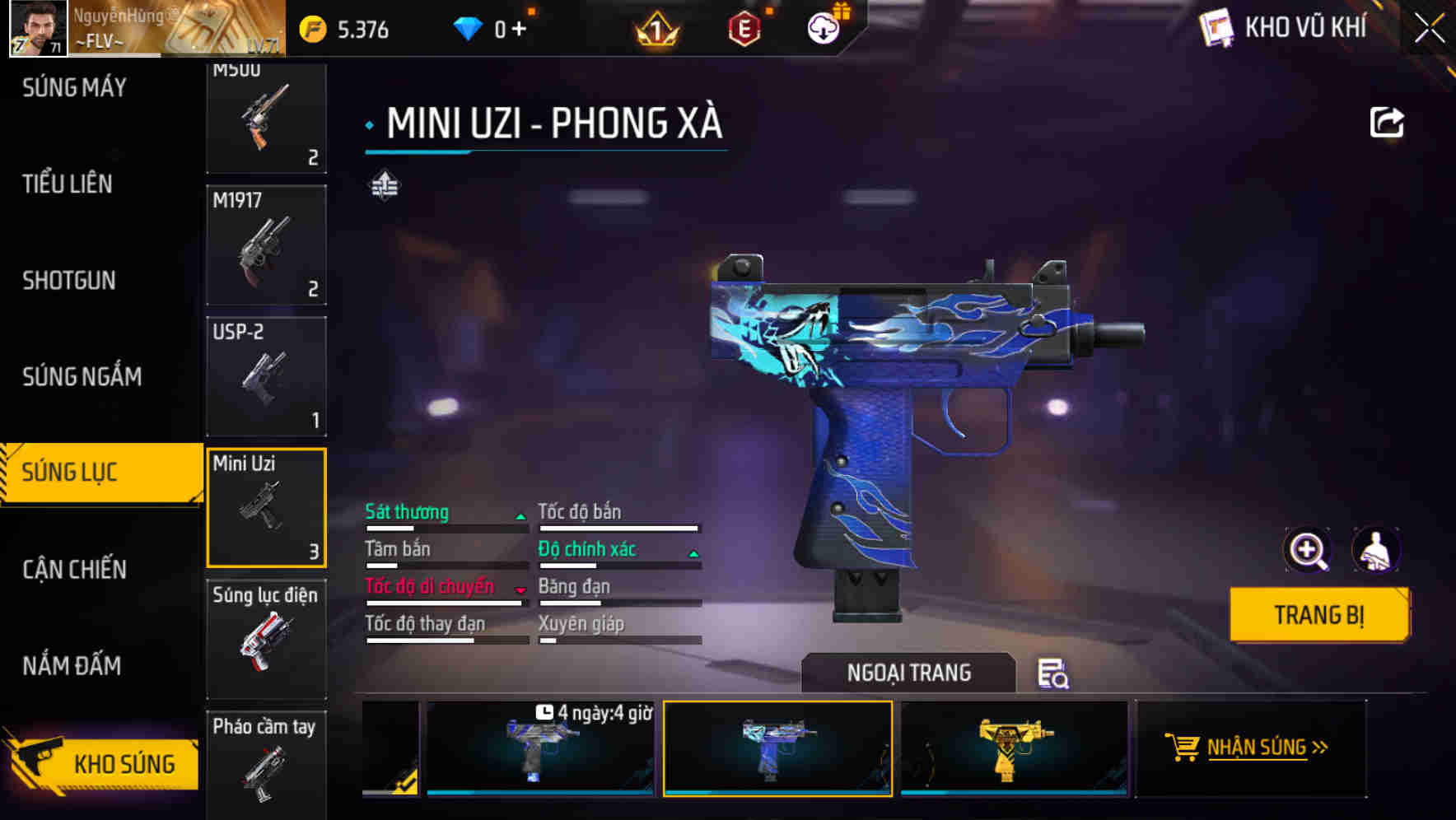Screen dimensions: 1456x820
Task: Expand the SÚNG MÁY category
Action: [74, 86]
